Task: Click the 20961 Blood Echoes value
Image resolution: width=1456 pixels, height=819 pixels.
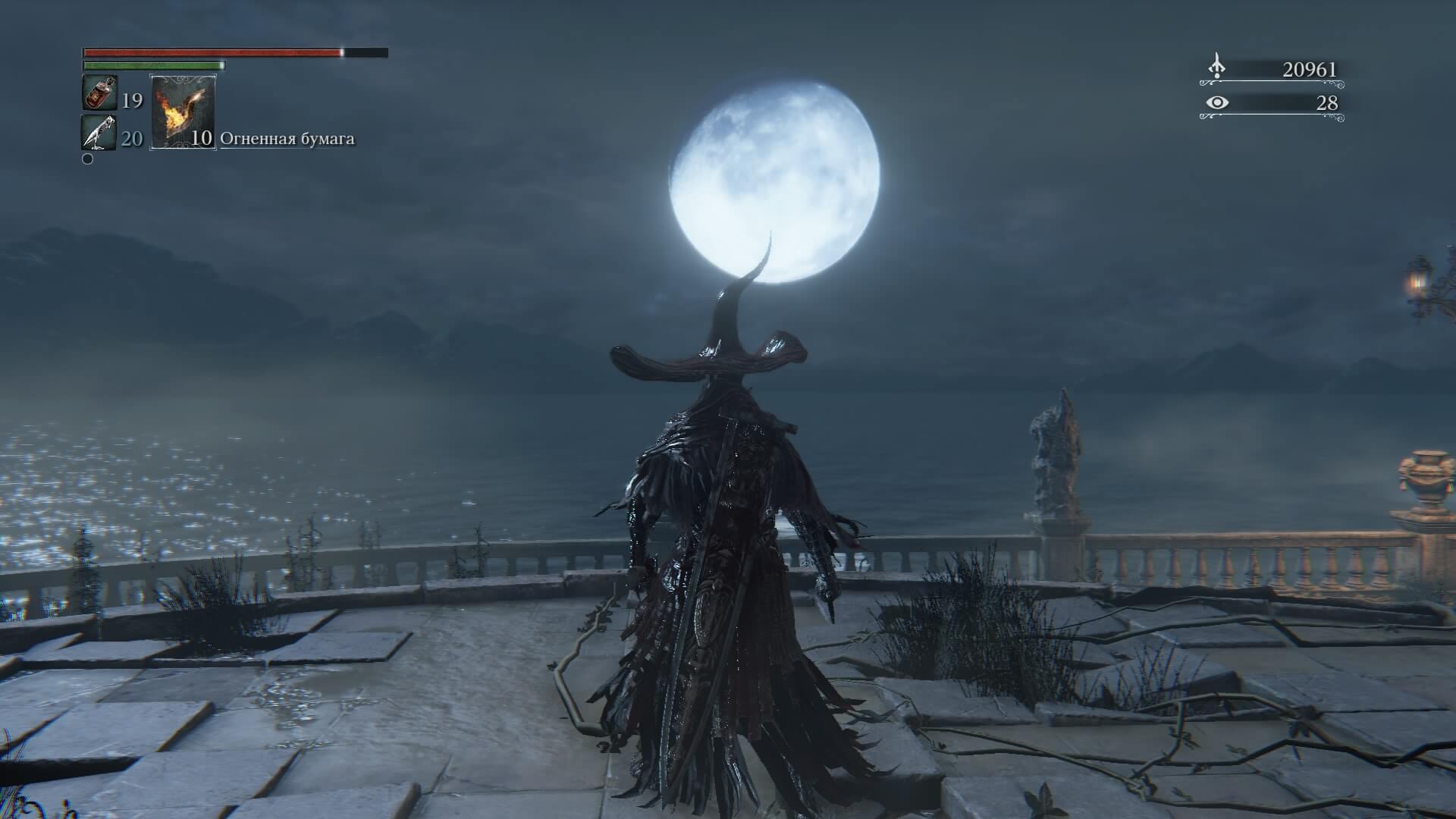Action: [x=1308, y=67]
